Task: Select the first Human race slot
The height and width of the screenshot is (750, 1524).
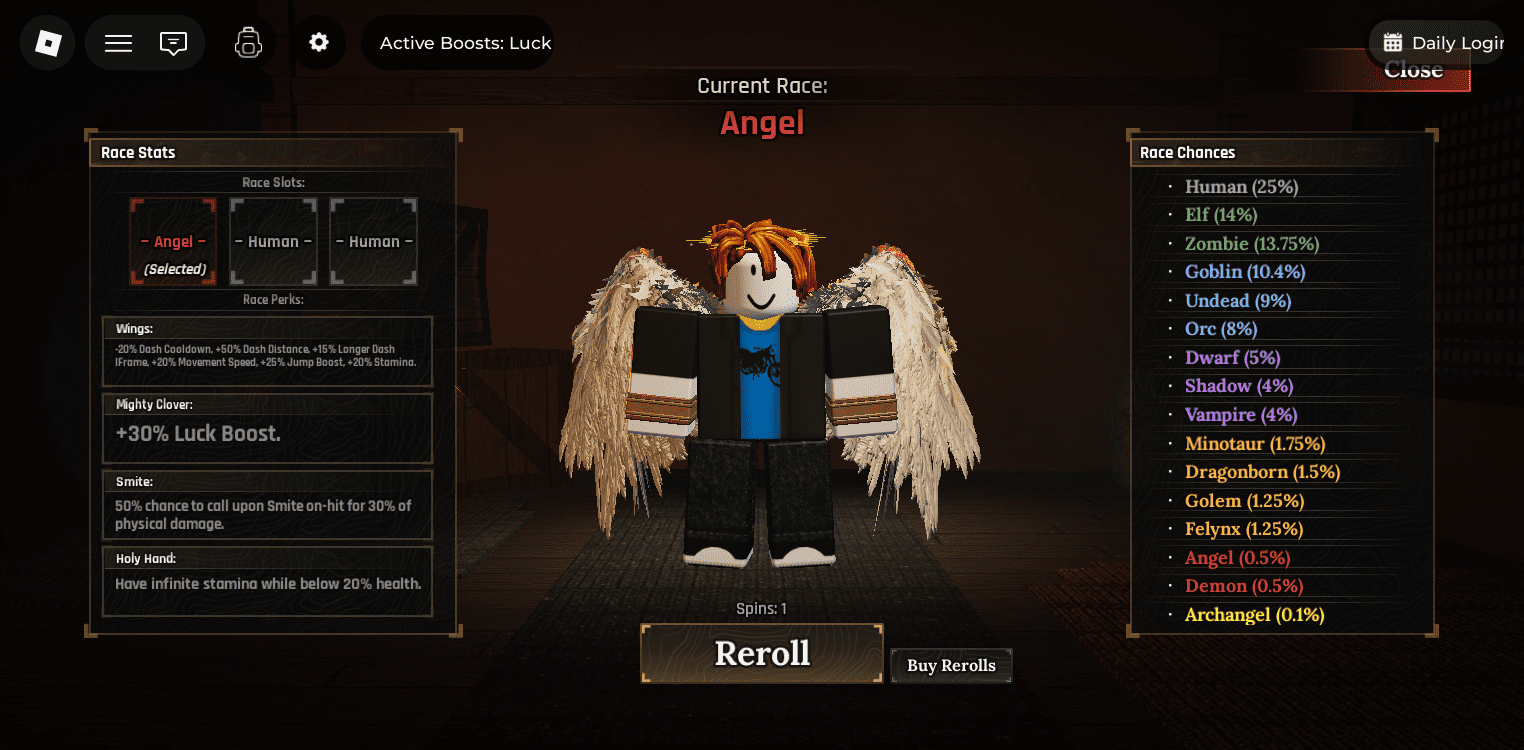Action: click(x=272, y=241)
